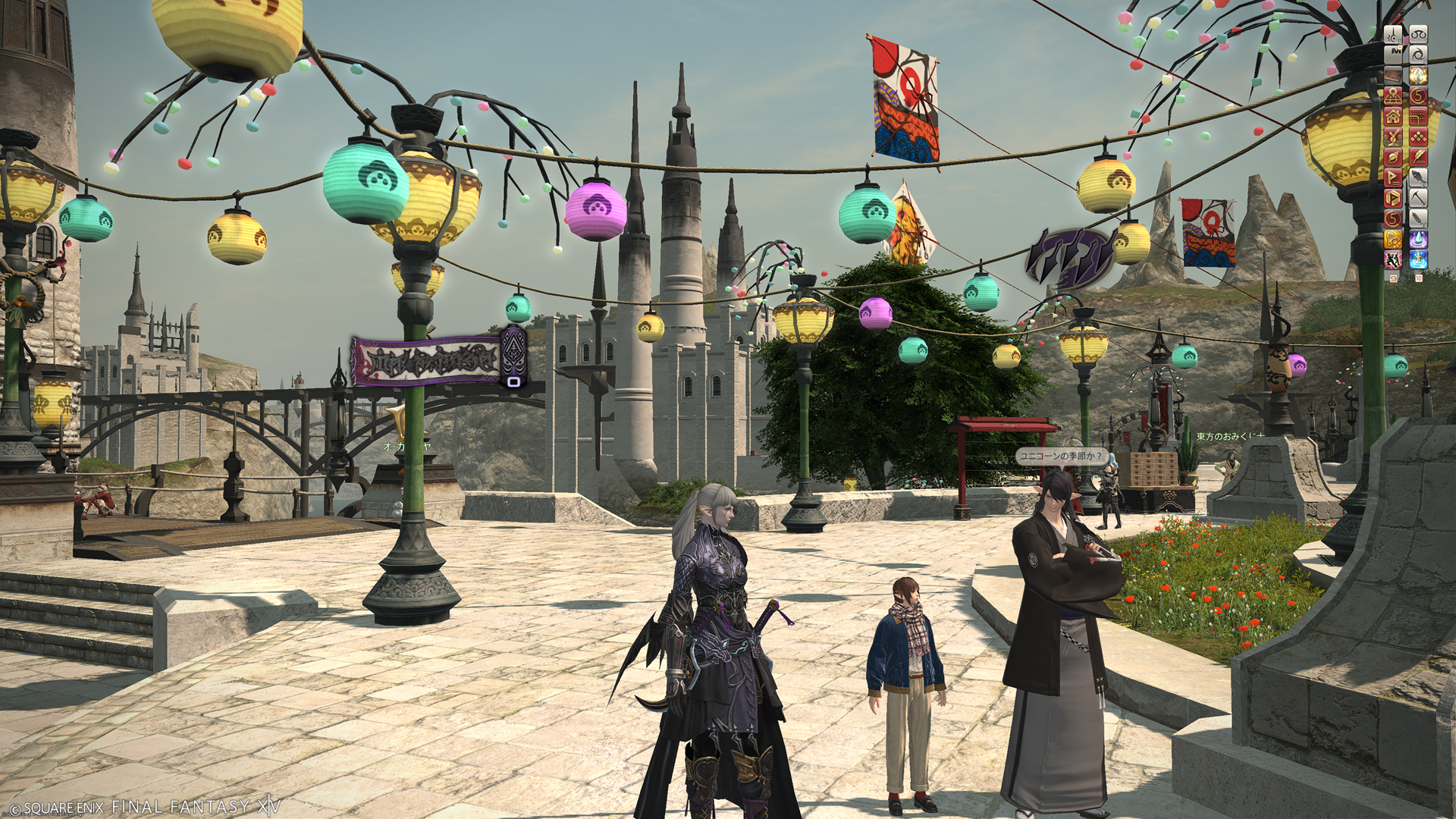Equip the wheat gear set numbered 18
The image size is (1456, 819).
[x=1418, y=218]
